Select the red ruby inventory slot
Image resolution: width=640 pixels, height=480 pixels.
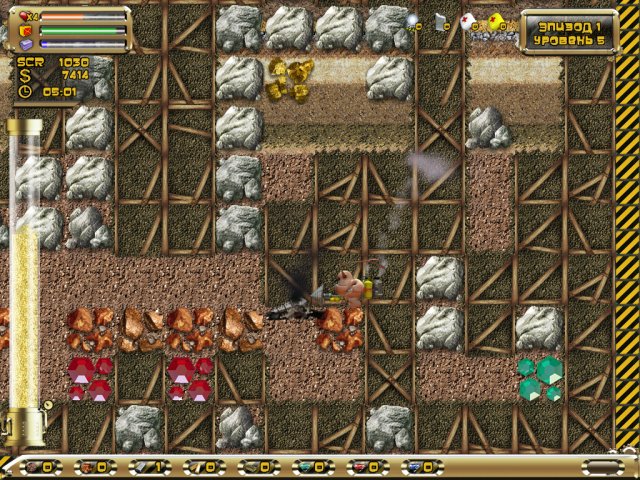[x=361, y=467]
